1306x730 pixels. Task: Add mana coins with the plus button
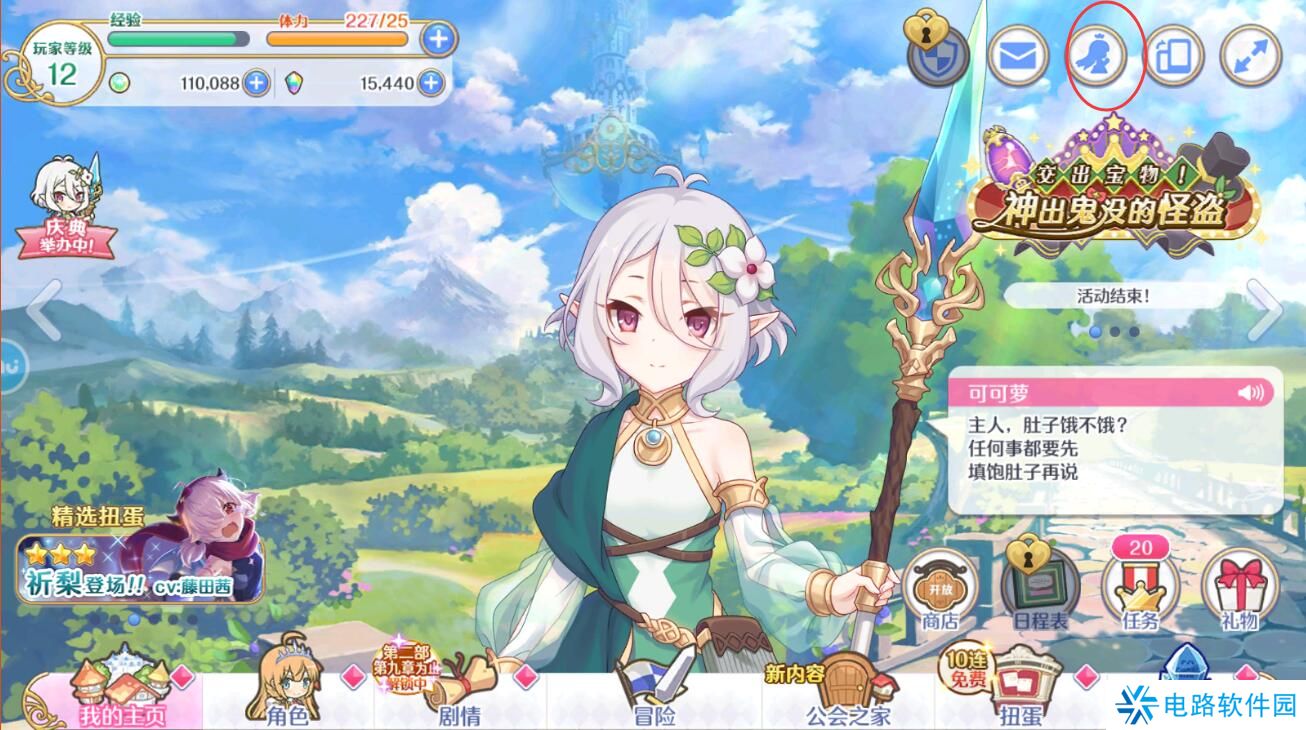click(x=257, y=83)
